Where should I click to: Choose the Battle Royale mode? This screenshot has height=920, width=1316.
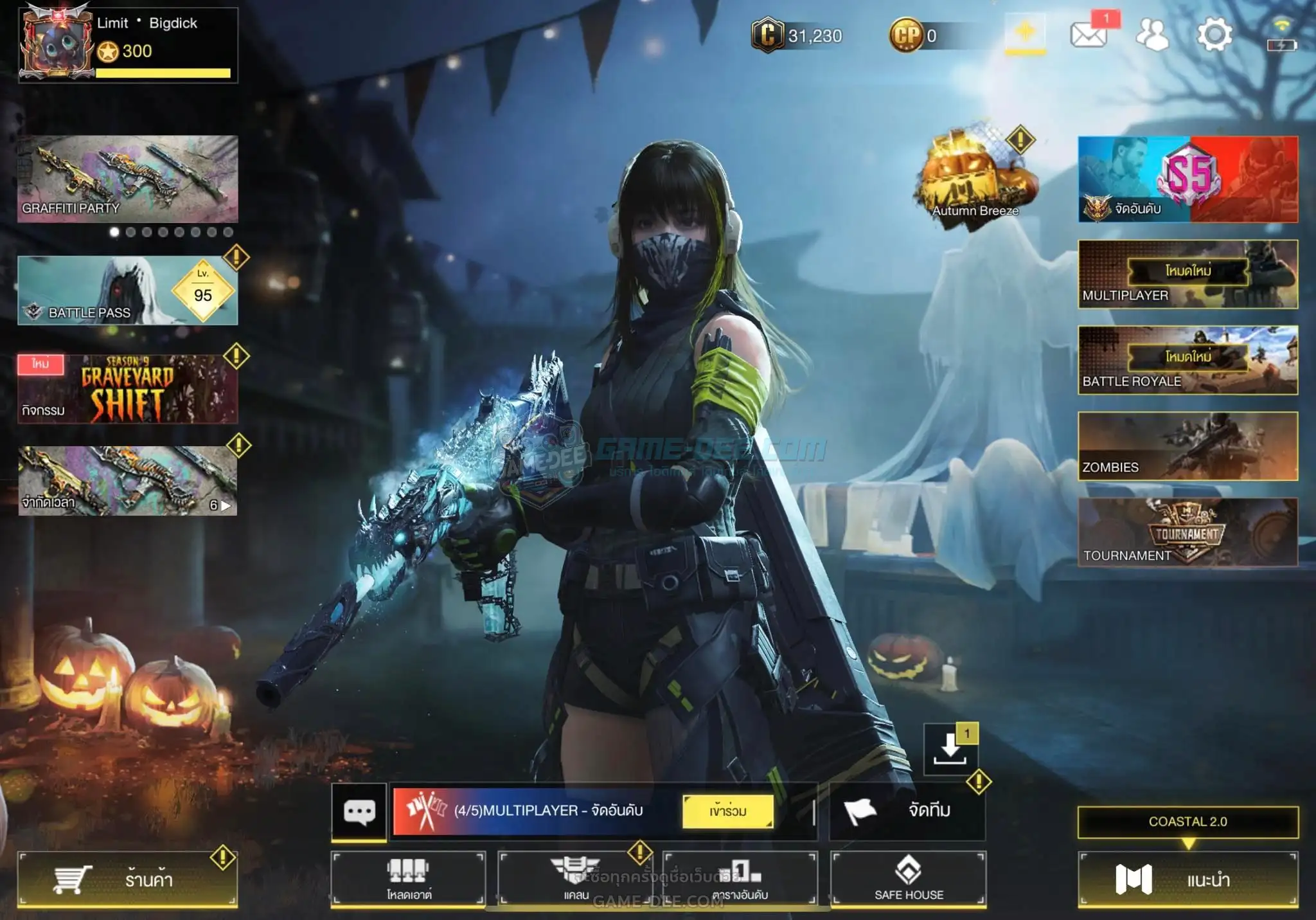tap(1187, 359)
